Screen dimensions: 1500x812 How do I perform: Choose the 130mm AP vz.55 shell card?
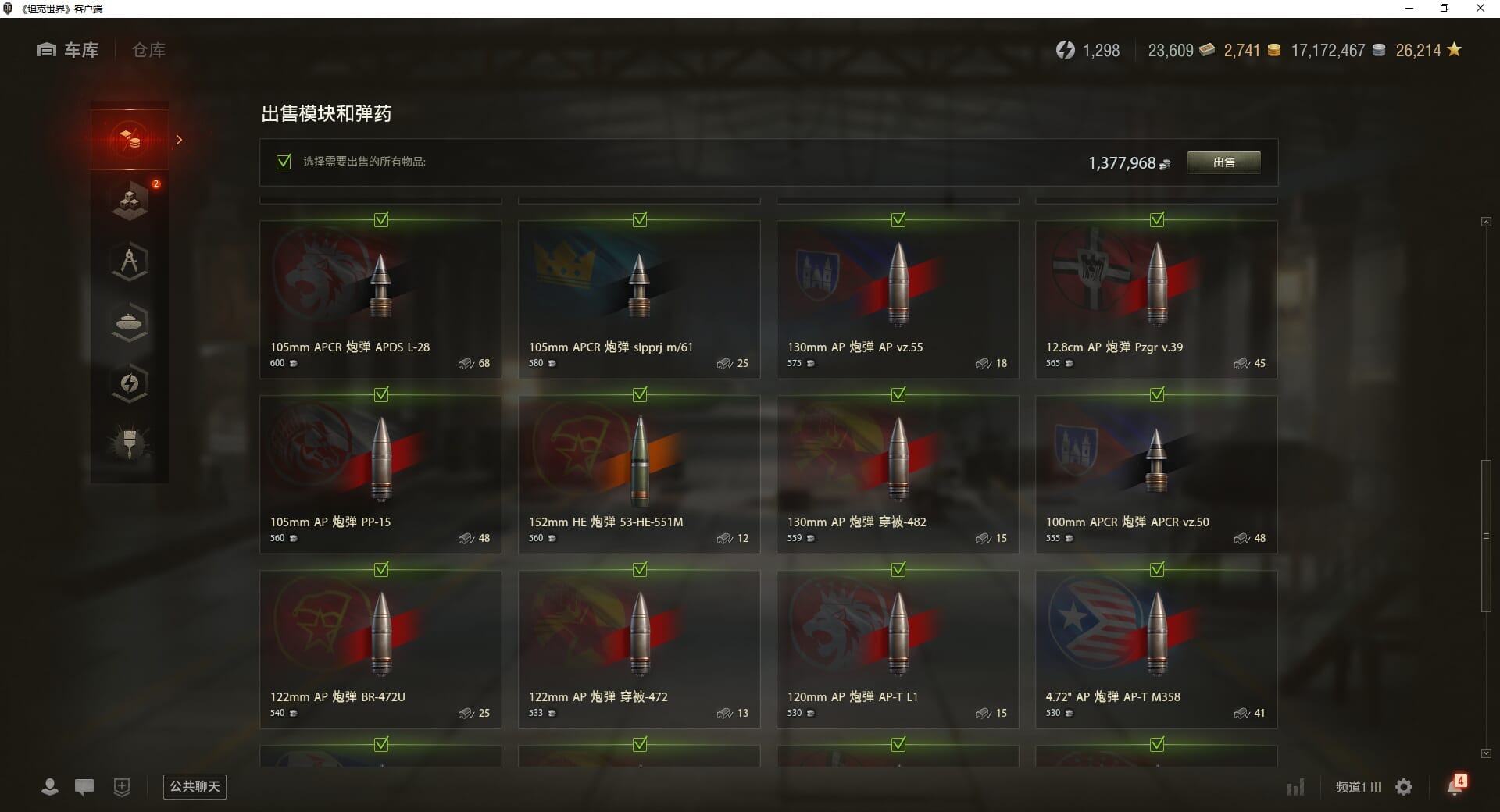(898, 300)
